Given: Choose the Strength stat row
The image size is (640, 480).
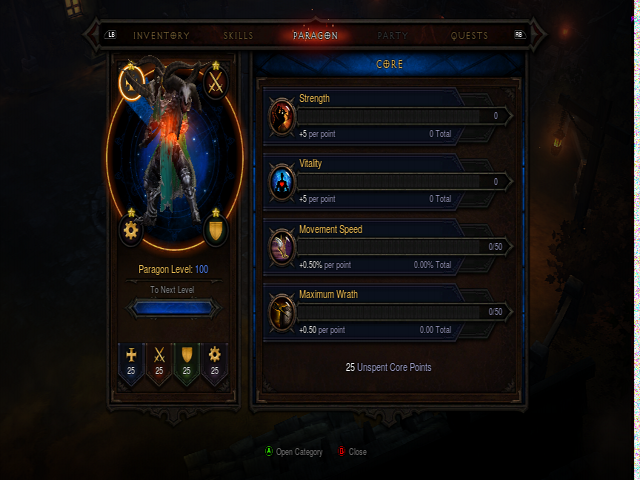Looking at the screenshot, I should click(x=390, y=116).
